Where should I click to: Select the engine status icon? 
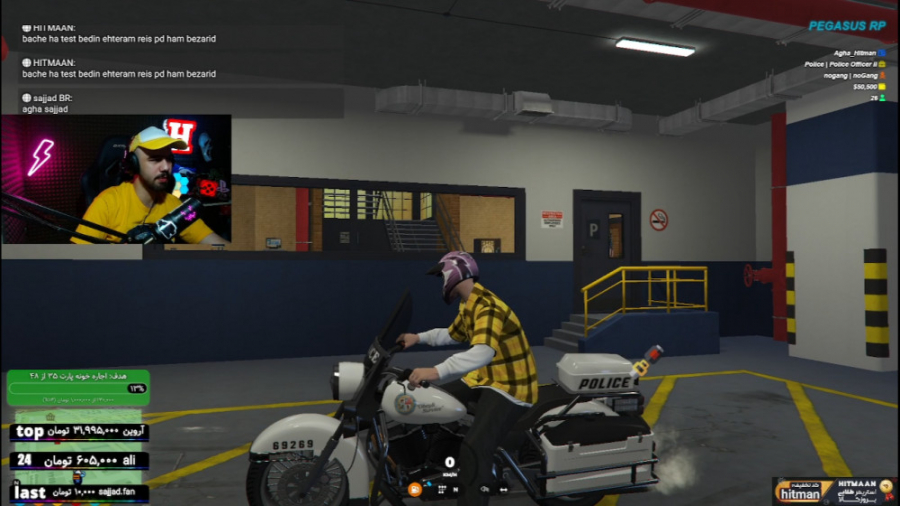485,489
